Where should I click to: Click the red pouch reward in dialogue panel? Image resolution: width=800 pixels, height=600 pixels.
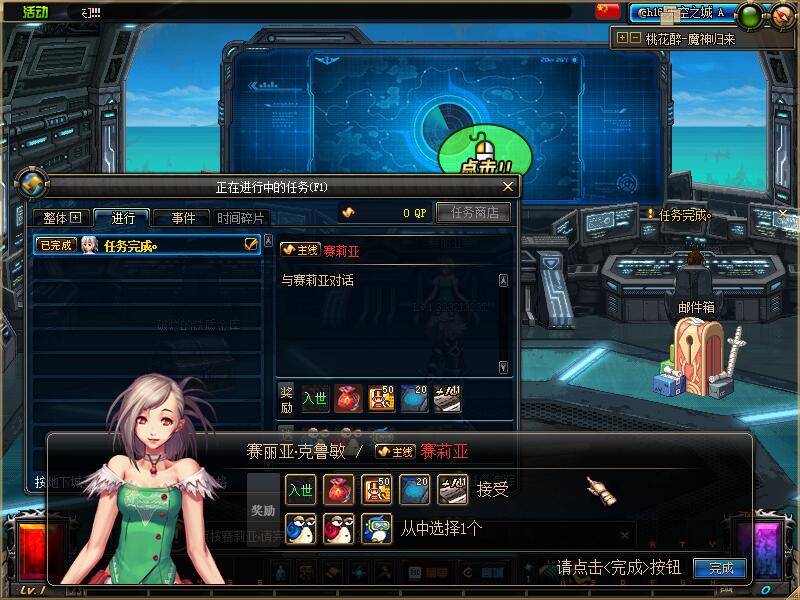point(338,489)
